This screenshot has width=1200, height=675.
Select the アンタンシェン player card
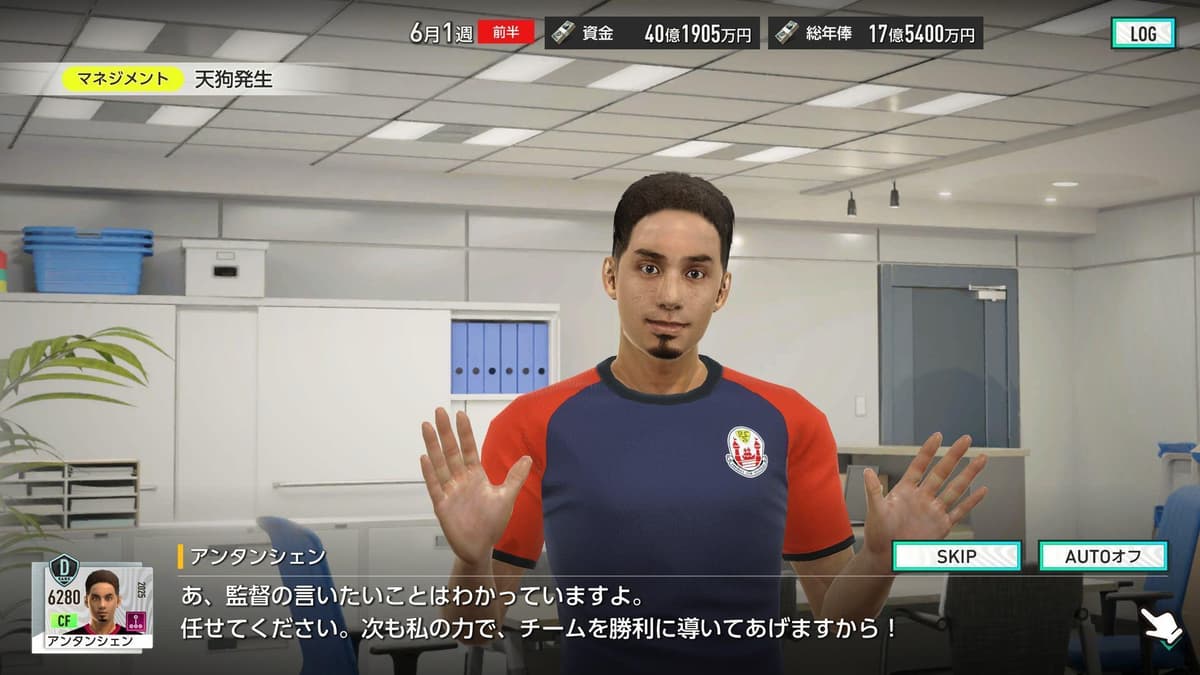[92, 603]
